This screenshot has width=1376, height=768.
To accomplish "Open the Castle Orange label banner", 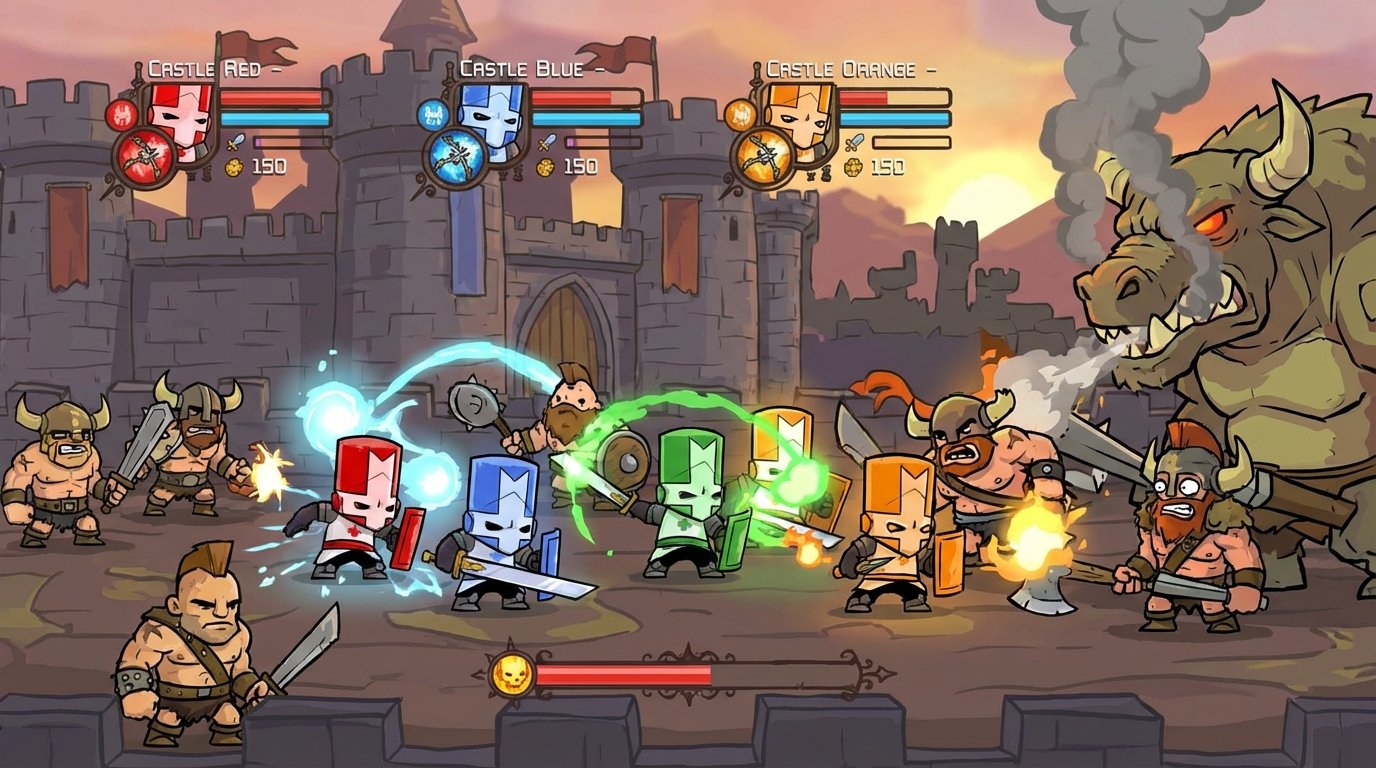I will pos(840,69).
